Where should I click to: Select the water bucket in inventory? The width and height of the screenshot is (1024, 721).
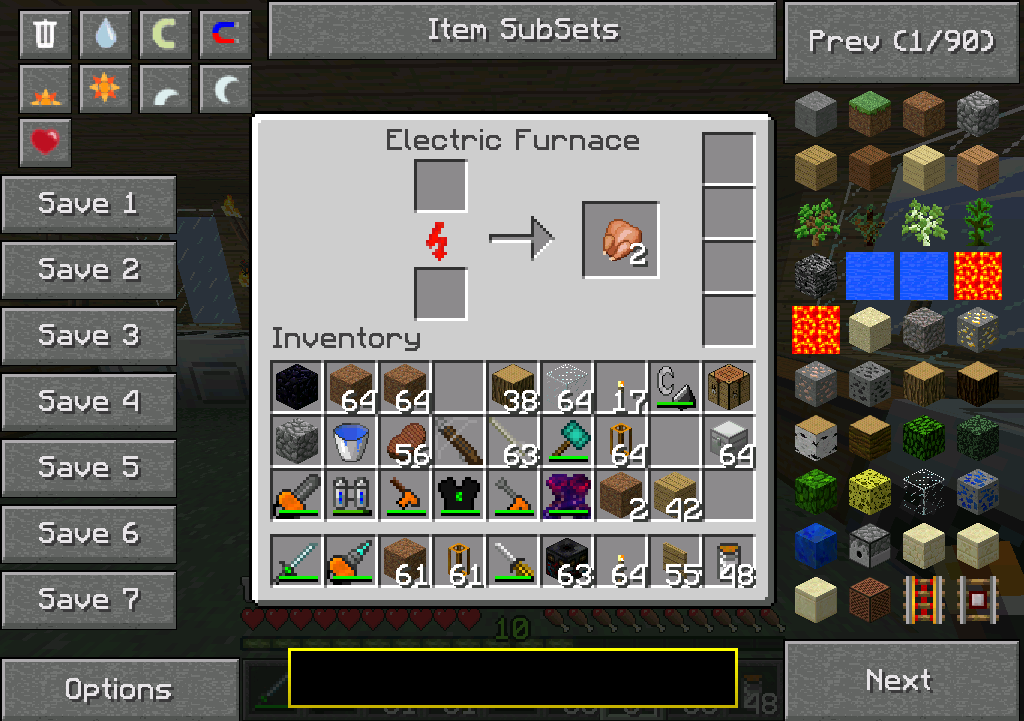[350, 441]
